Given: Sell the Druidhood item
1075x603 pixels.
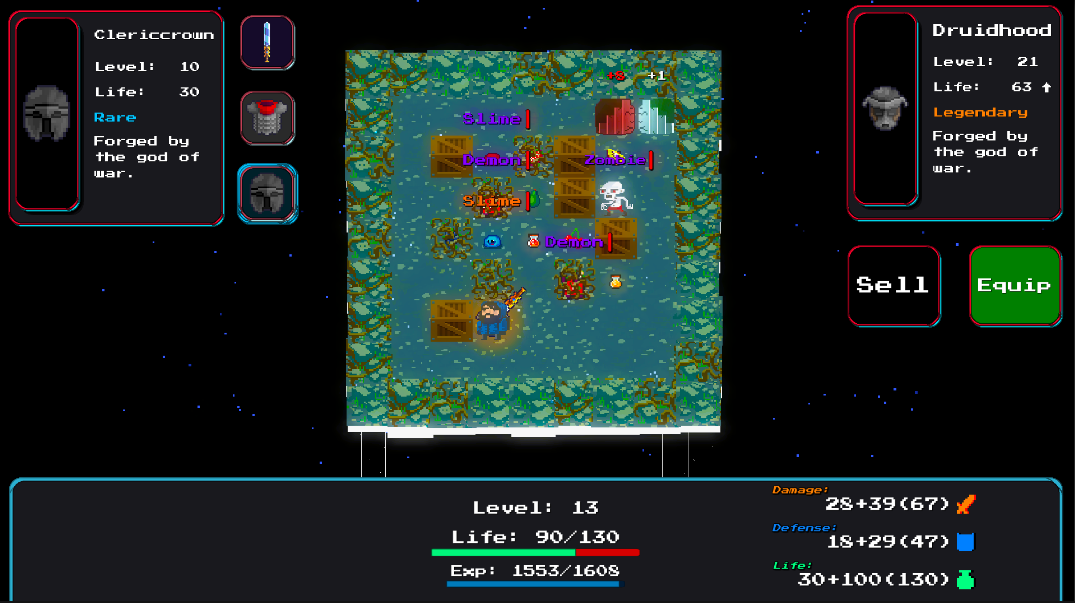Looking at the screenshot, I should 893,285.
